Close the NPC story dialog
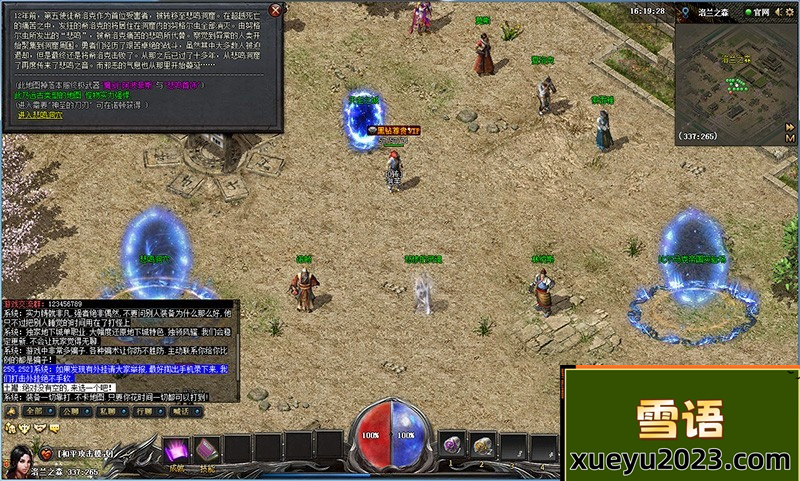Screen dimensions: 800x481 [x=277, y=10]
